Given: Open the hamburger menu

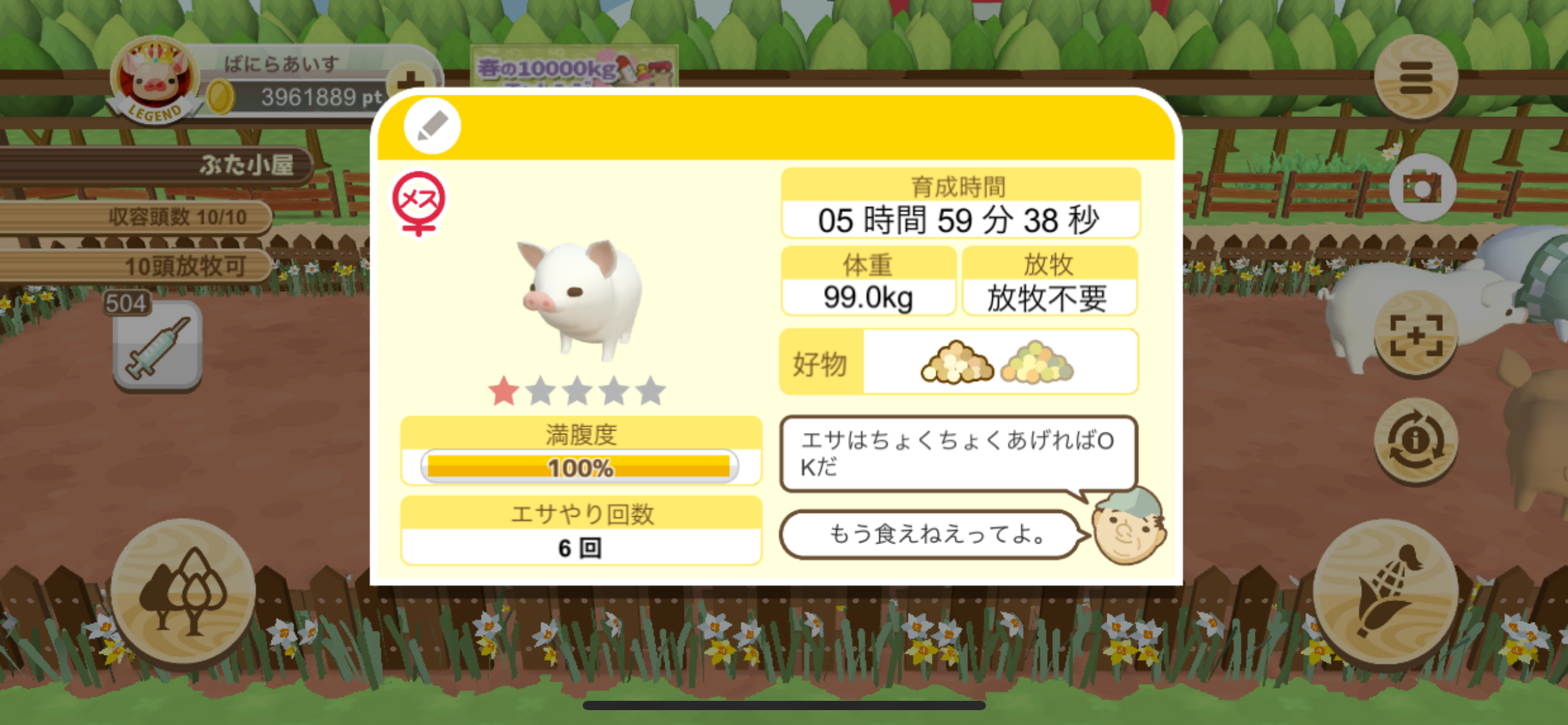Looking at the screenshot, I should 1416,77.
